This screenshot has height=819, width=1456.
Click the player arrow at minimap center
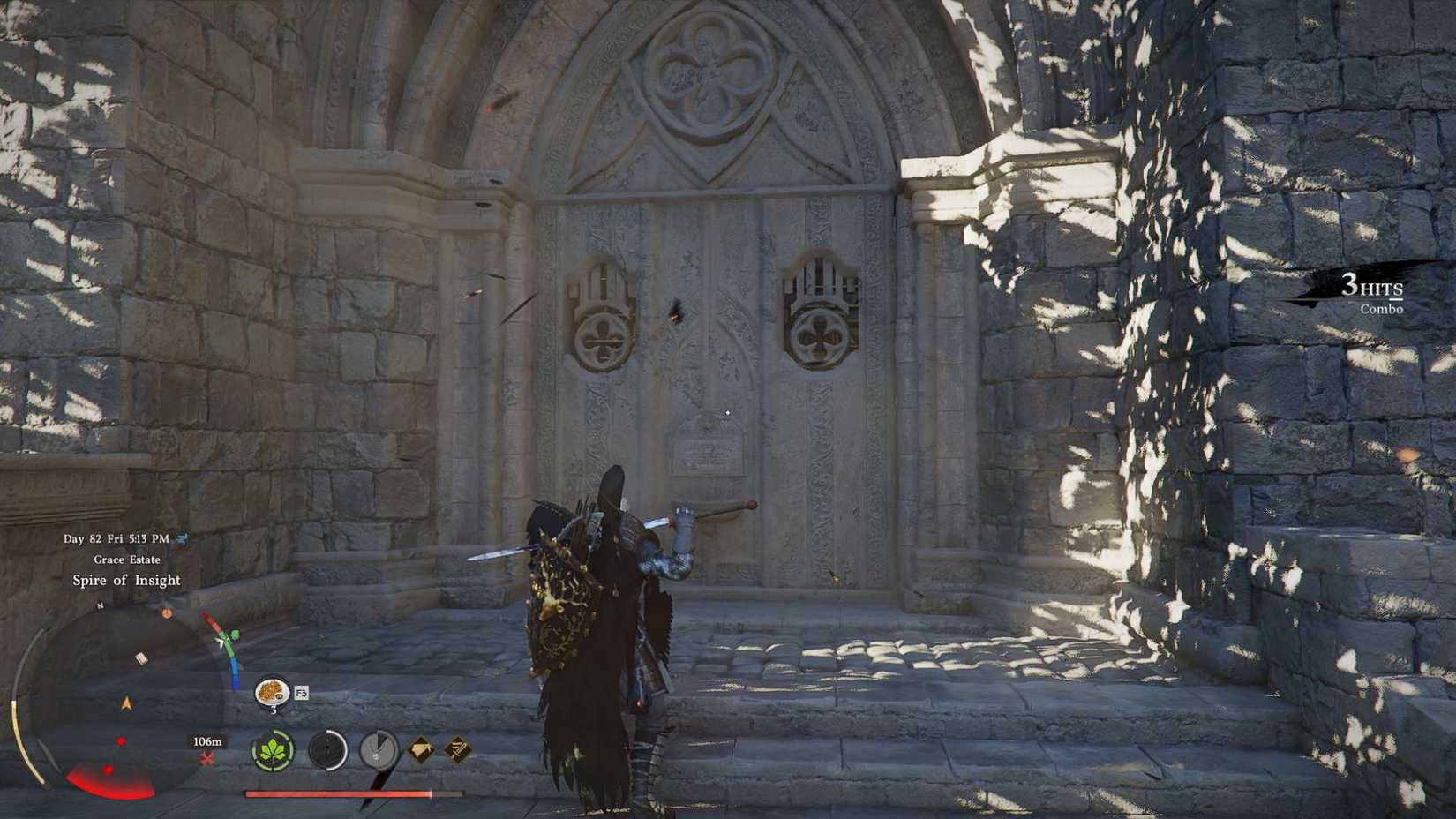click(x=125, y=703)
